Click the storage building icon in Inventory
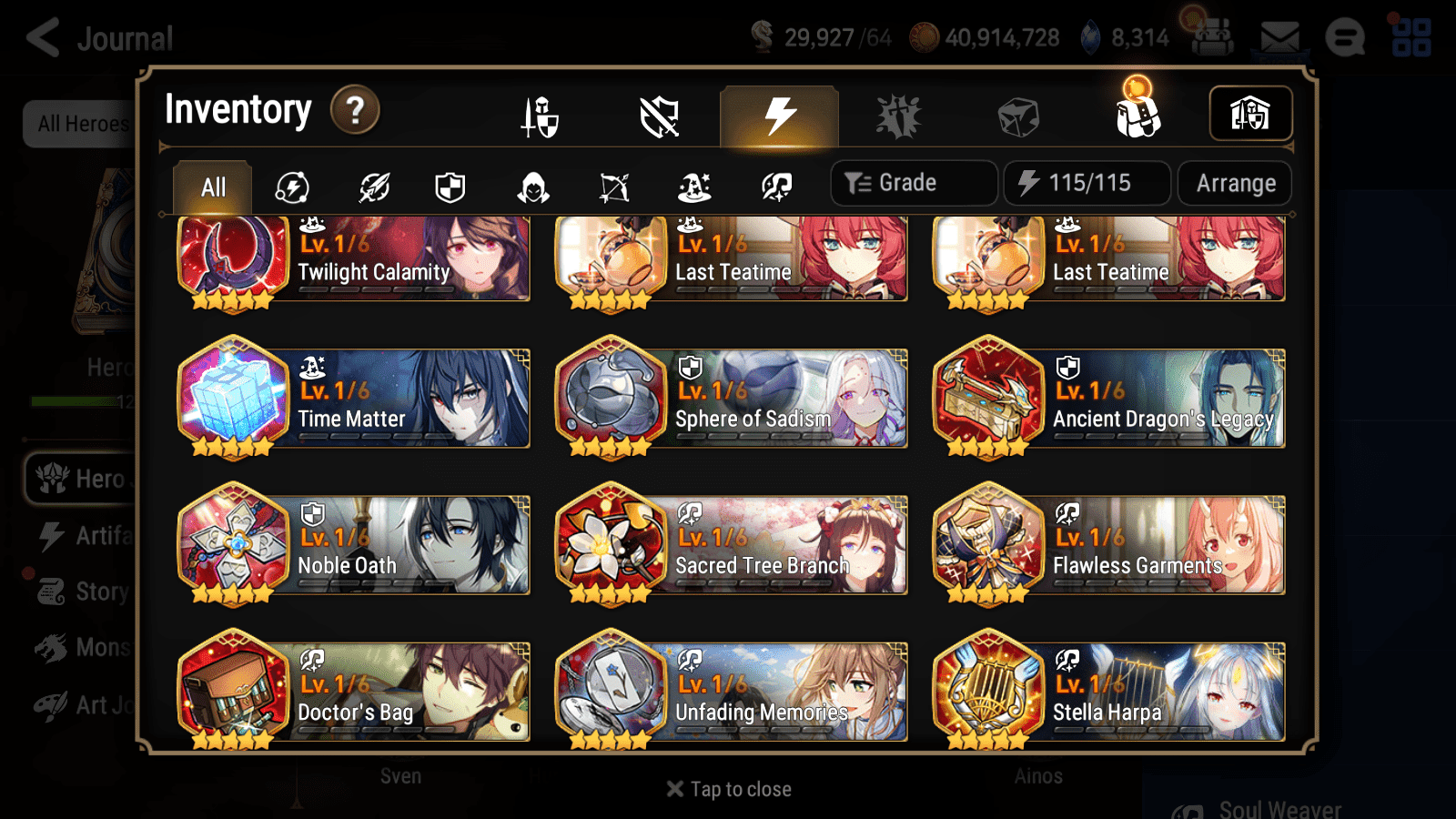Screen dimensions: 1456x819 coord(1249,113)
